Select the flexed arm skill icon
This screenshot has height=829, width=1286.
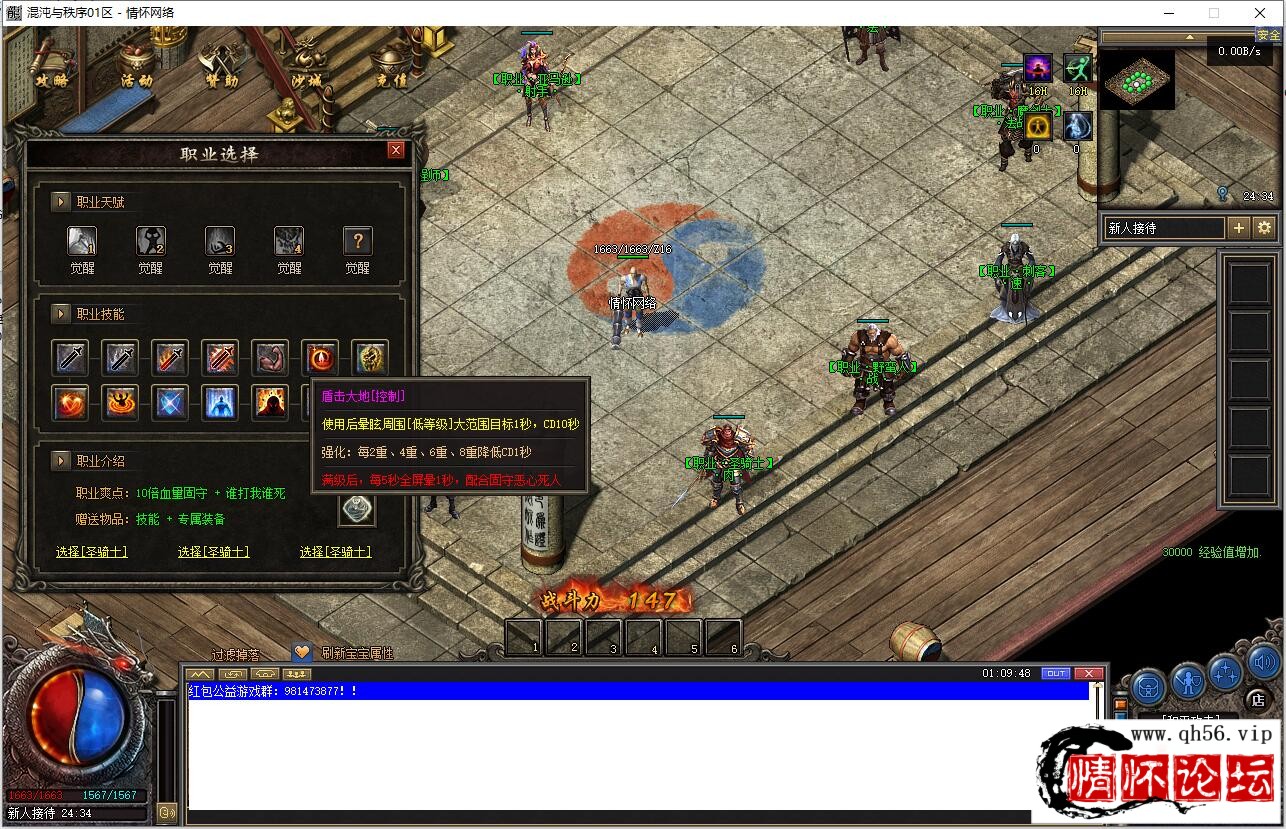(270, 357)
